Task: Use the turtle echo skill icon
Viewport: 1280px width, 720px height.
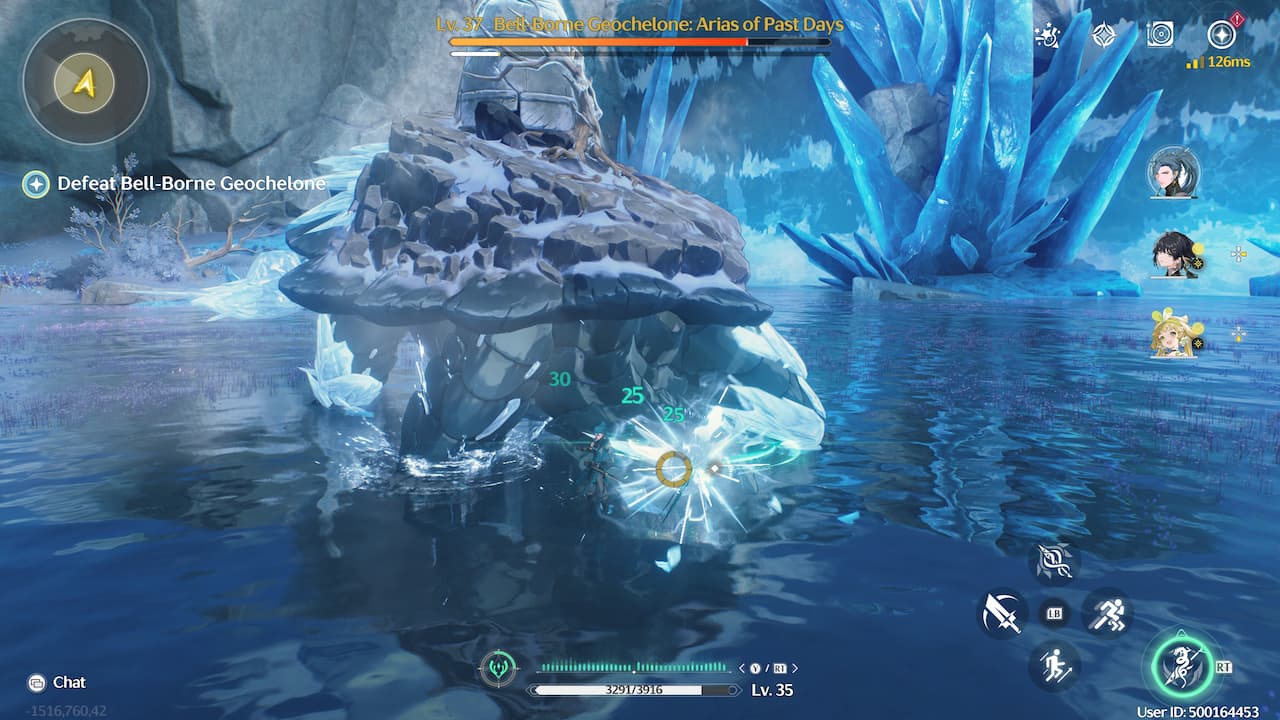Action: [1054, 562]
